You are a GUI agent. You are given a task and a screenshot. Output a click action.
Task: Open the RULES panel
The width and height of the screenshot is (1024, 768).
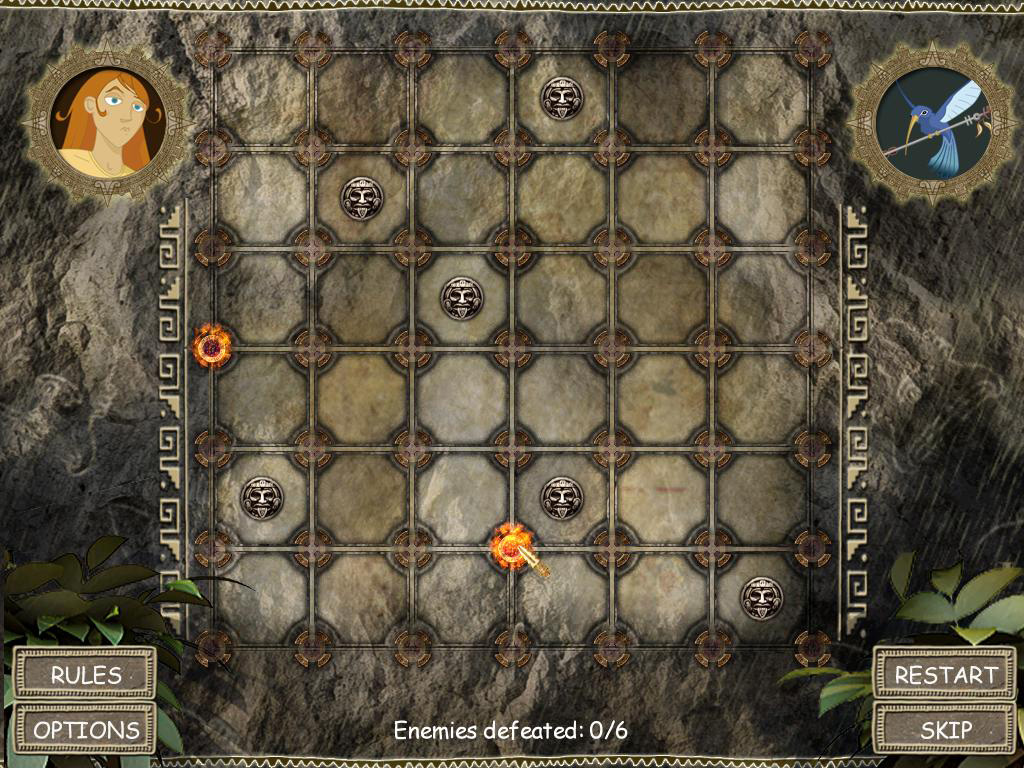(86, 674)
